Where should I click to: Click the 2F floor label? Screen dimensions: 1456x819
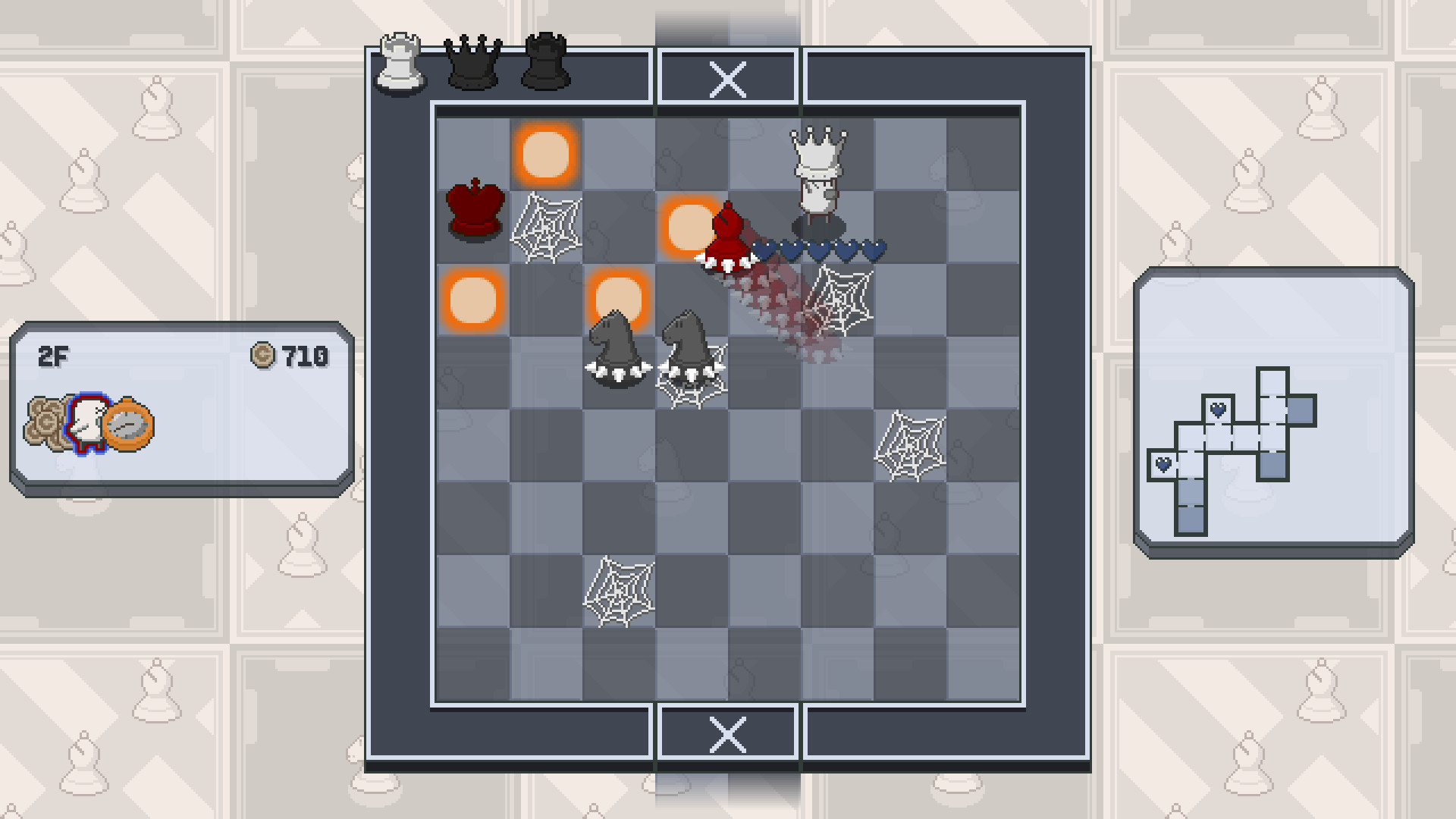click(x=54, y=355)
